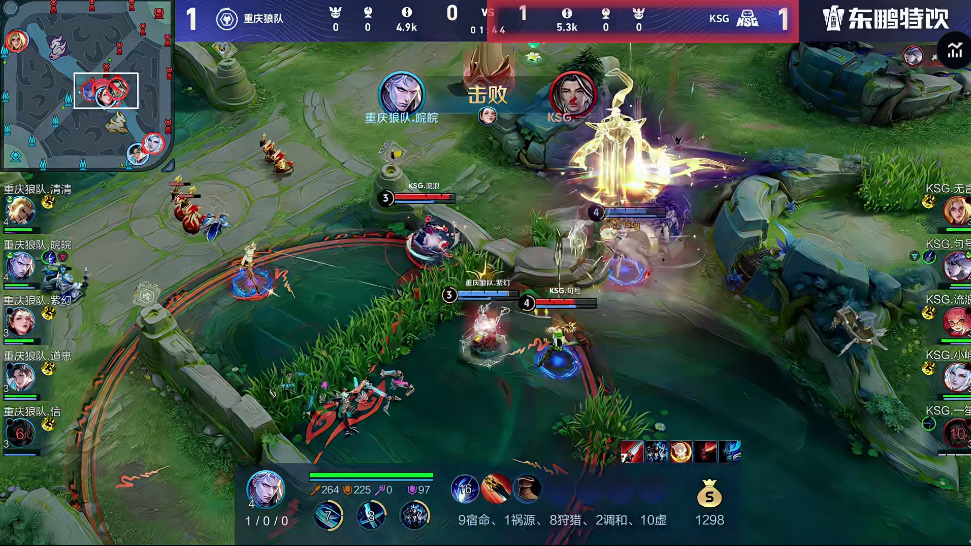The height and width of the screenshot is (546, 971).
Task: Click the 东鹏特饮 sponsor logo
Action: (x=885, y=19)
